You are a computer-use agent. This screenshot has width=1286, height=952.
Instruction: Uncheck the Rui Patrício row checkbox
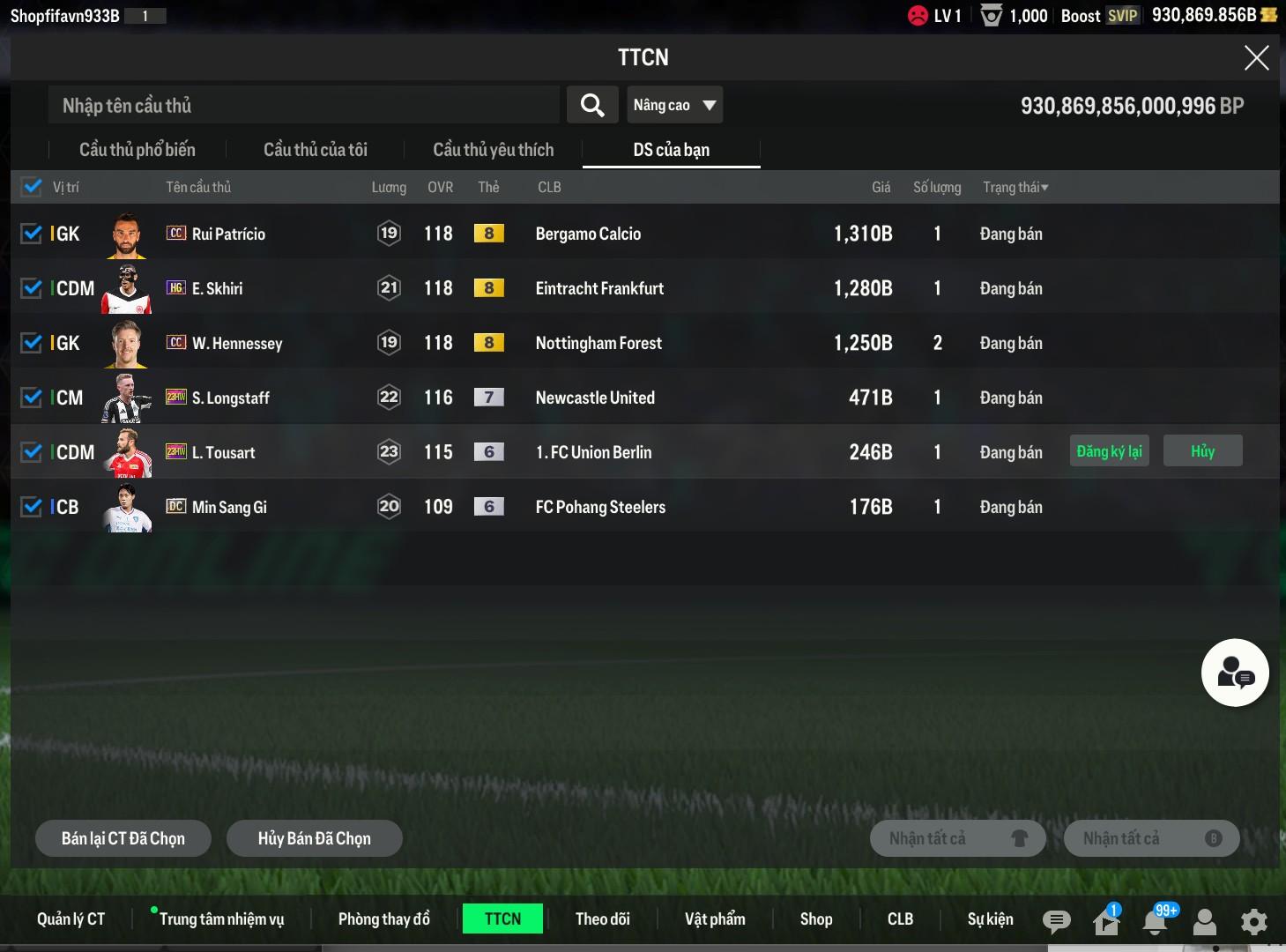point(32,234)
